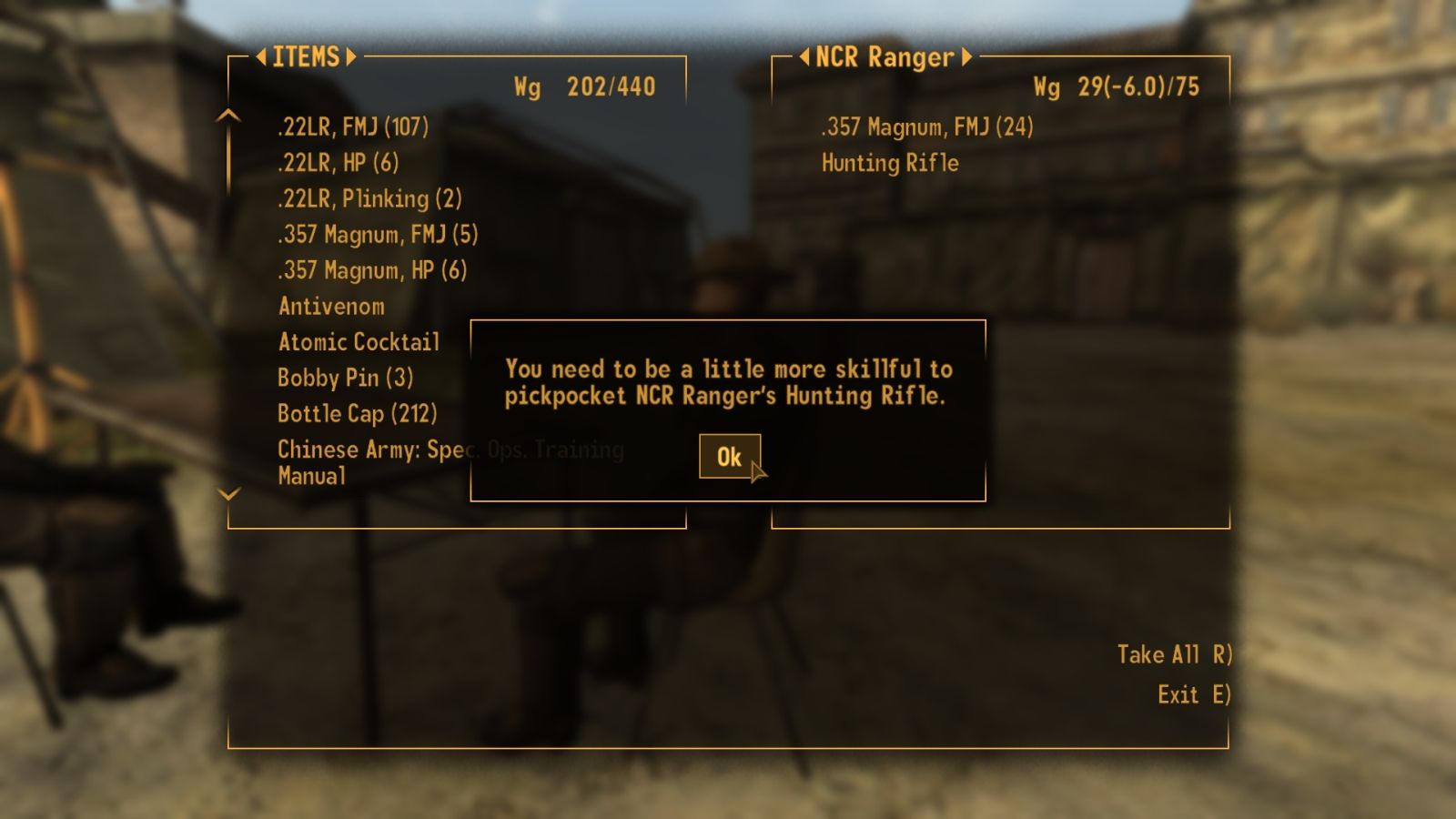Select the Hunting Rifle in NCR Ranger's inventory
Viewport: 1456px width, 819px height.
(889, 163)
